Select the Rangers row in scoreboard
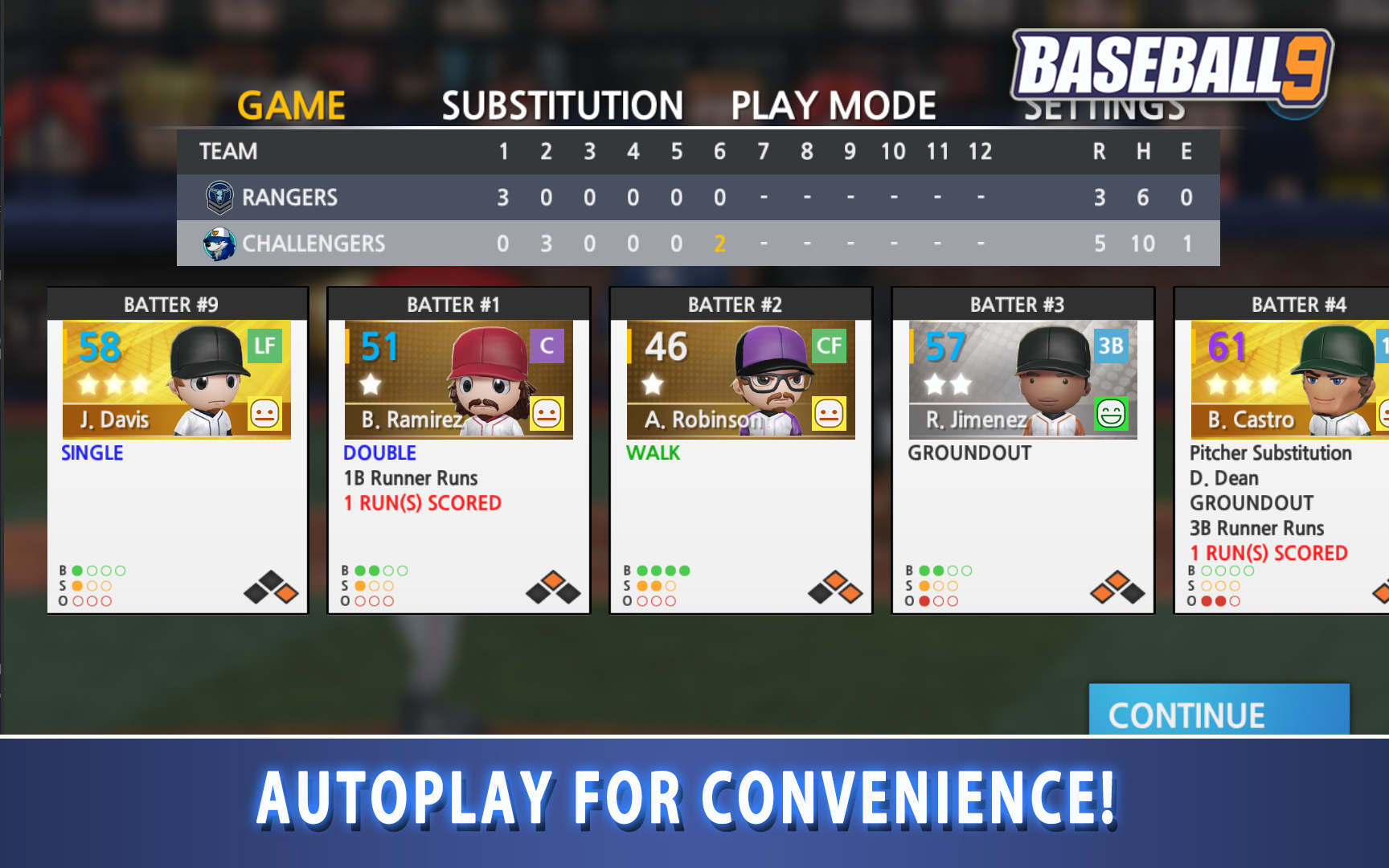The width and height of the screenshot is (1389, 868). coord(698,198)
